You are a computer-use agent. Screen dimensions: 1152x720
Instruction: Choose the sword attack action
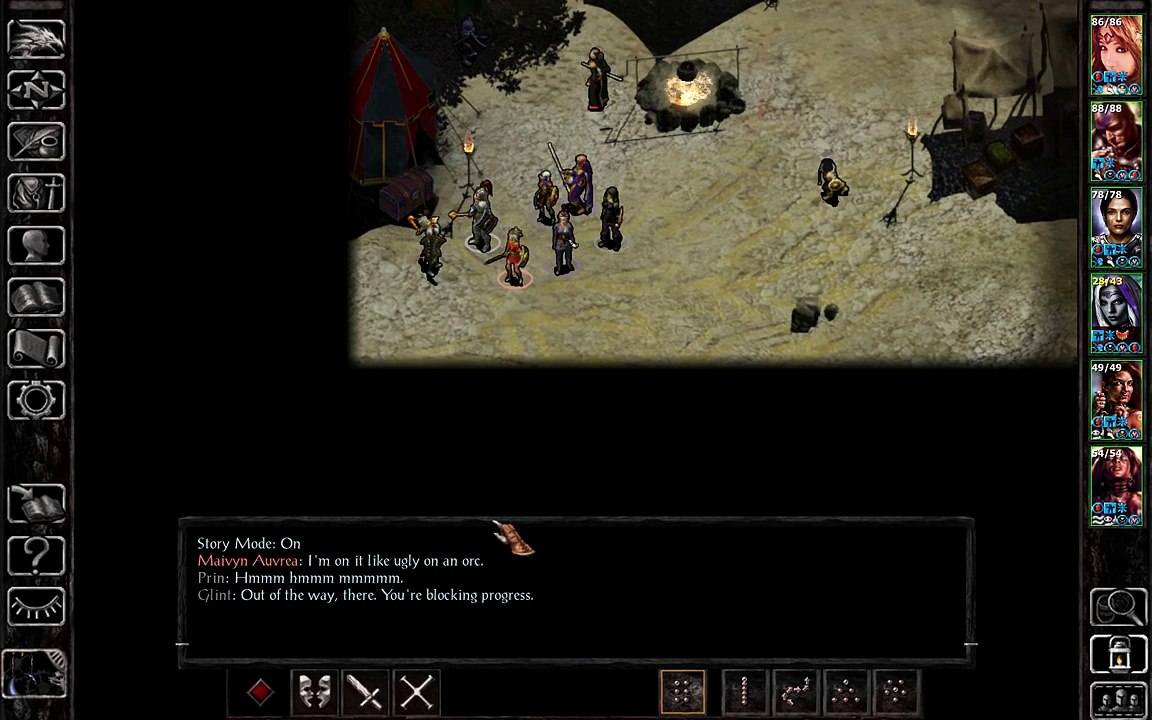tap(365, 692)
